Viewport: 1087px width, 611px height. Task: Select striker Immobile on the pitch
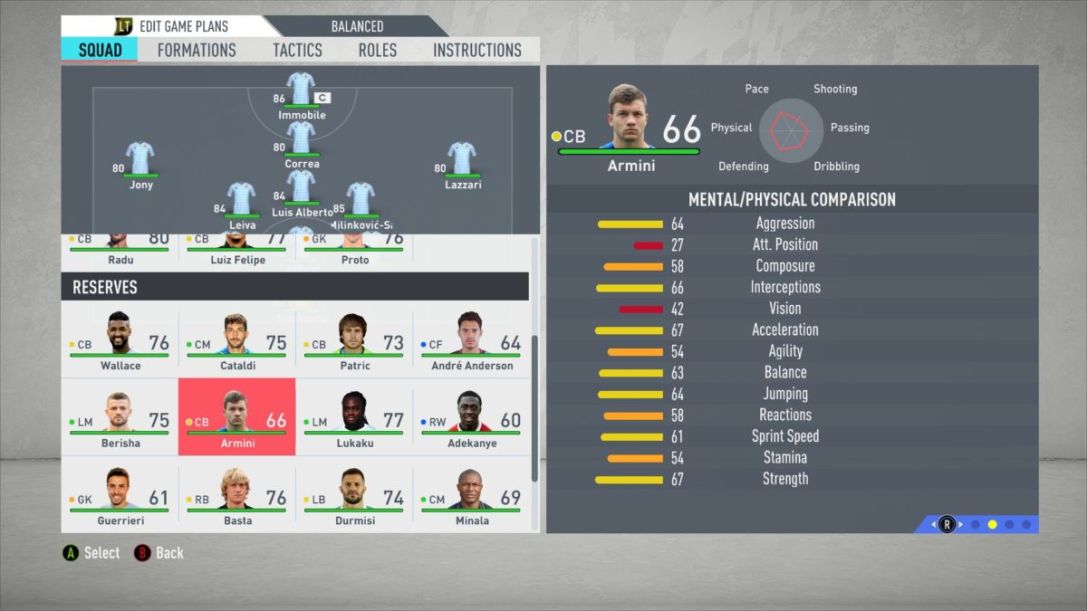301,92
